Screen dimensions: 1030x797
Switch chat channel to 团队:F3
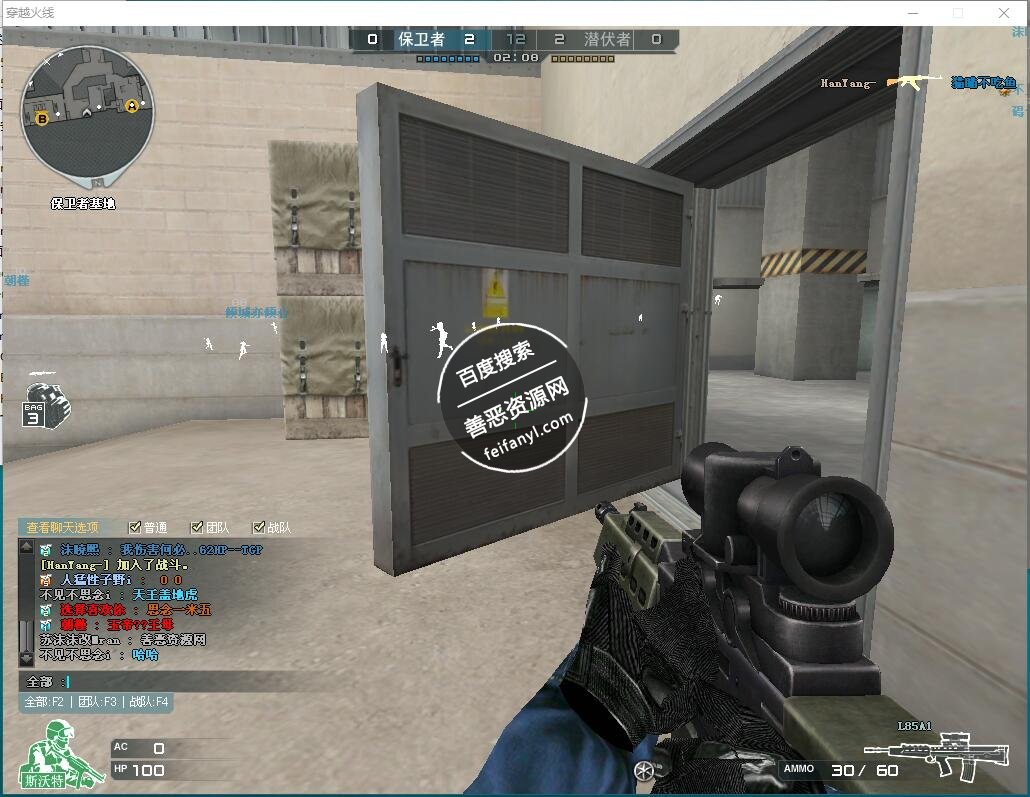tap(97, 702)
